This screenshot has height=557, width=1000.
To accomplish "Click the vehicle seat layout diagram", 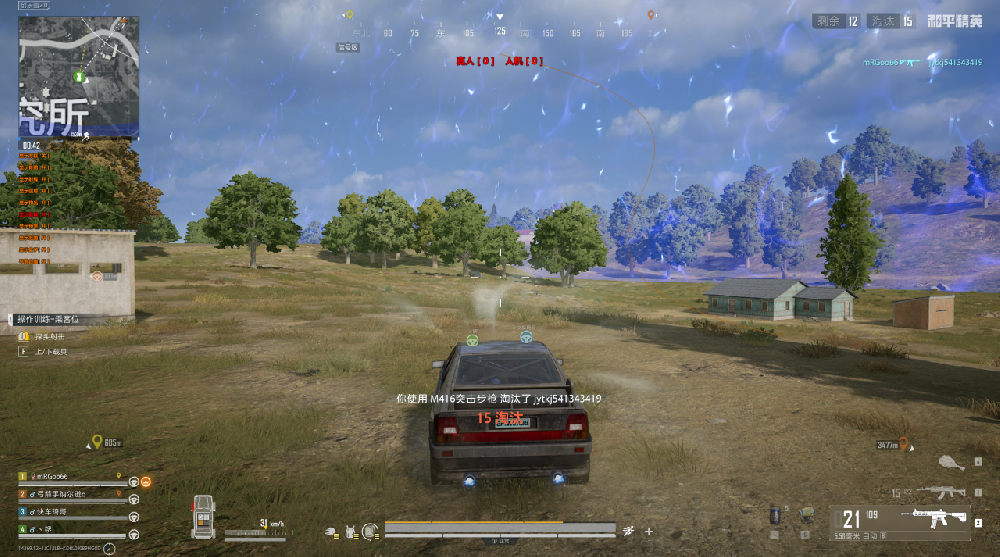I will [x=203, y=516].
